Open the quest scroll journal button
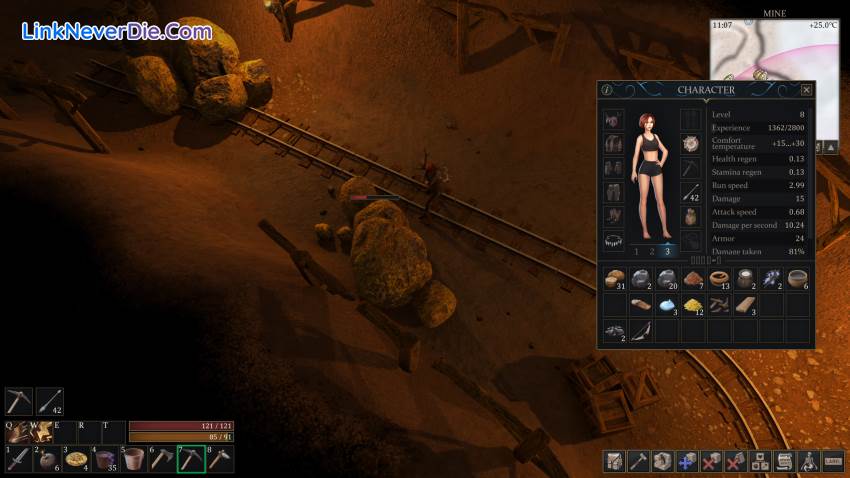 tap(783, 461)
